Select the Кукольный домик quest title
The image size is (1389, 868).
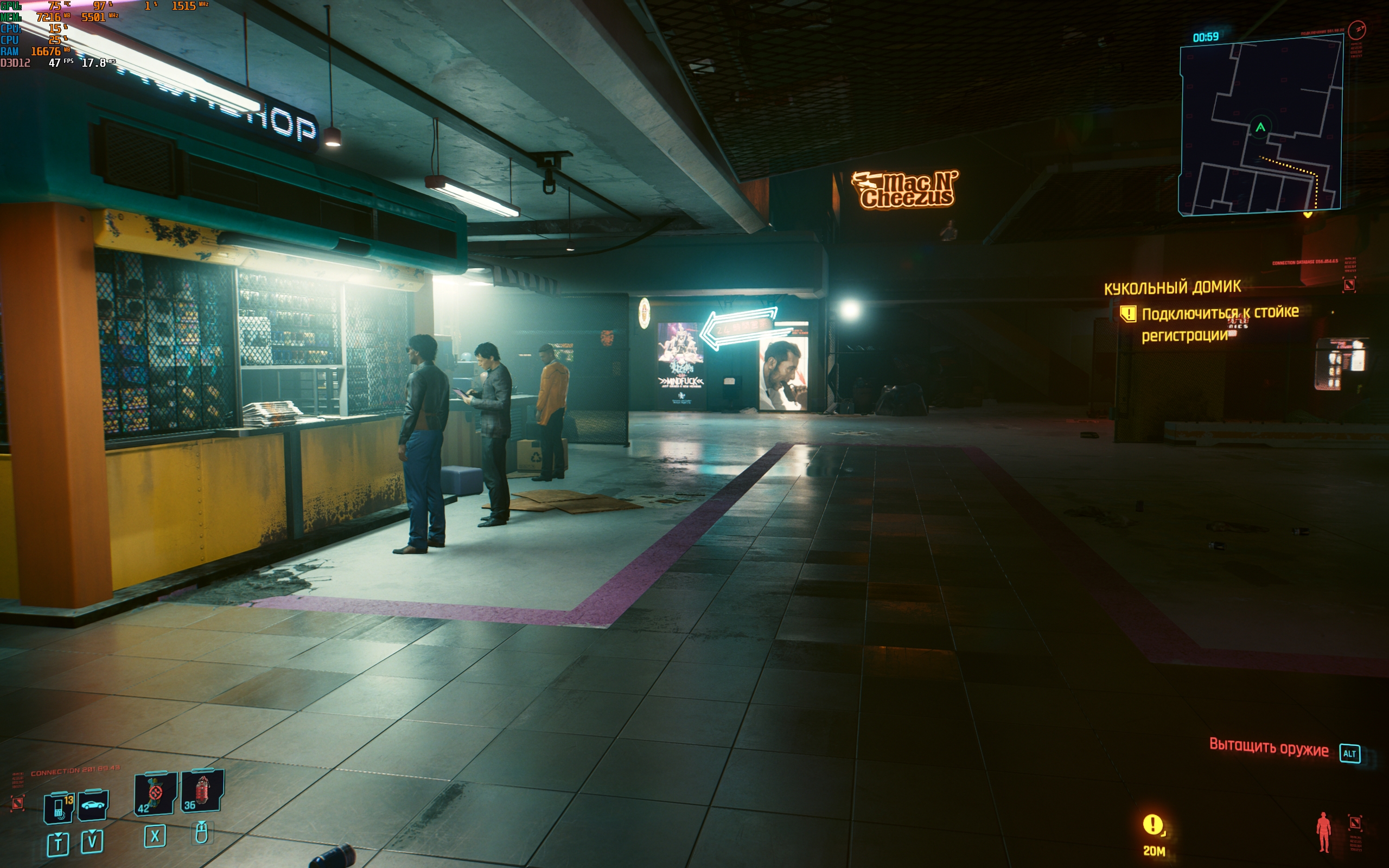point(1172,287)
